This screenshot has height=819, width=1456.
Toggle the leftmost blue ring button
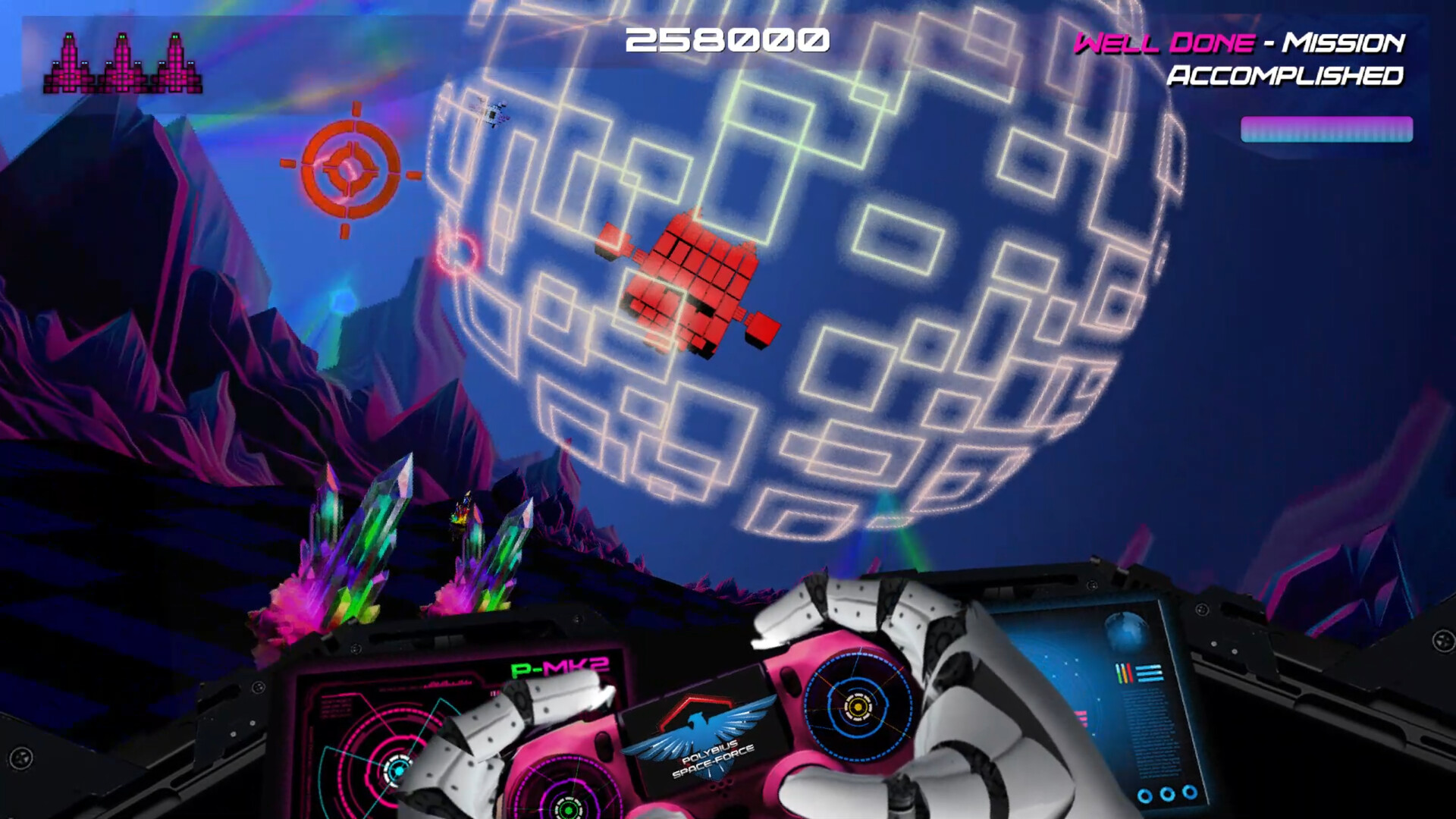[1145, 794]
